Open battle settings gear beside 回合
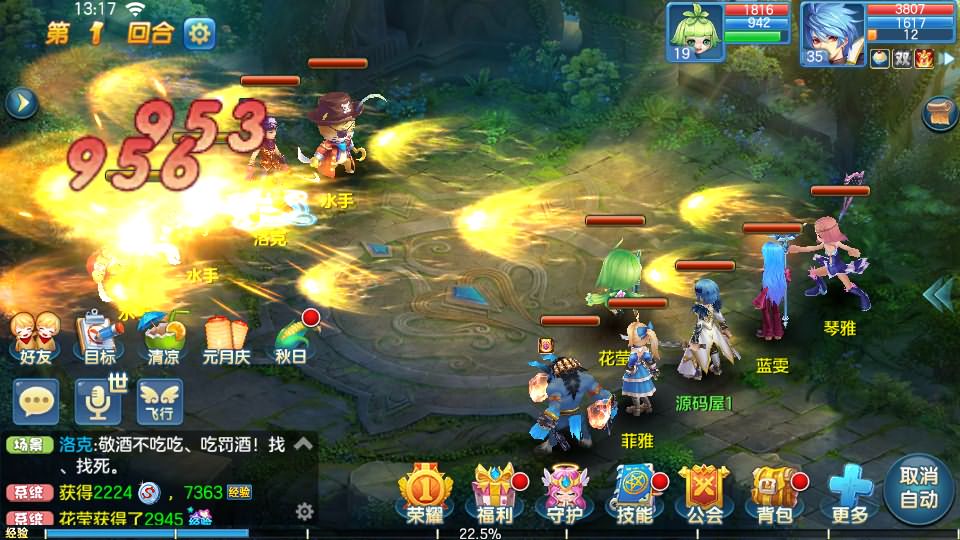The image size is (960, 540). coord(199,33)
